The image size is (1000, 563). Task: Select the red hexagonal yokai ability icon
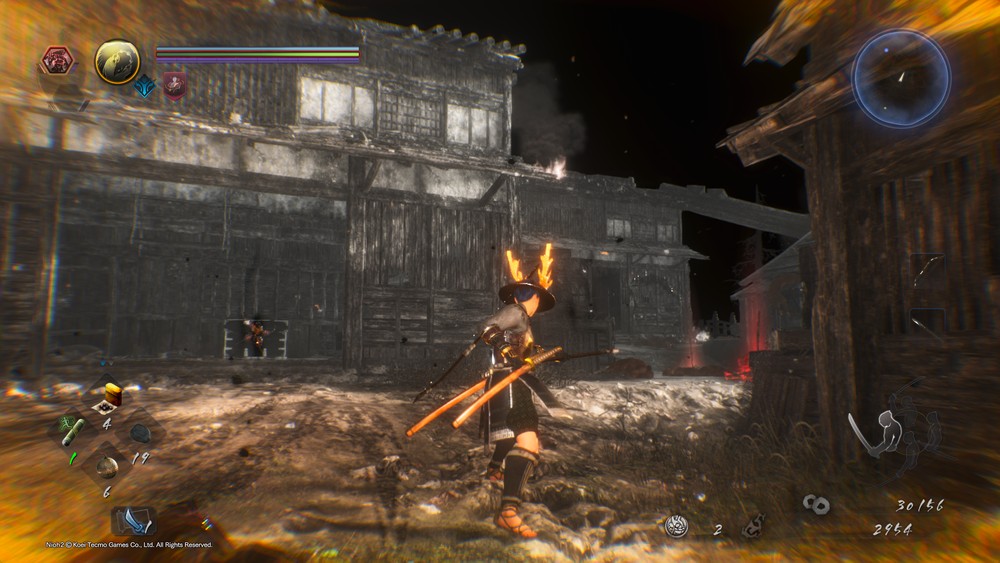[57, 61]
